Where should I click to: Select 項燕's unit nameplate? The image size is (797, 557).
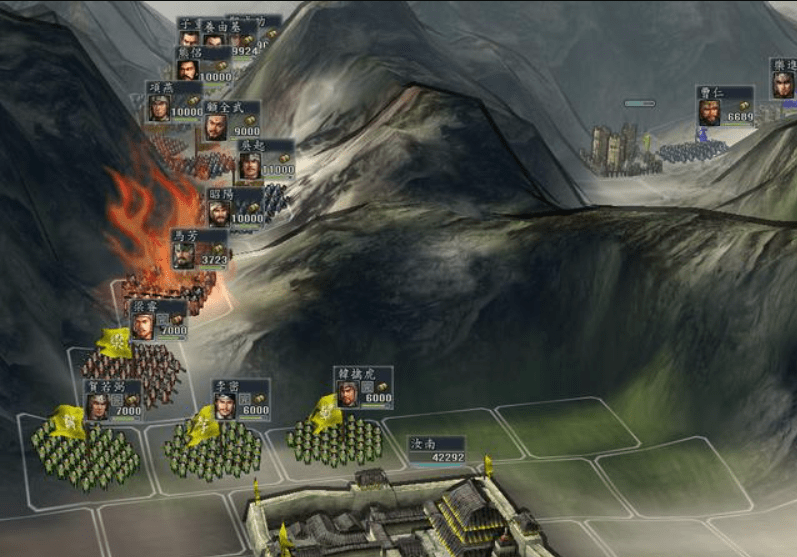pyautogui.click(x=175, y=101)
